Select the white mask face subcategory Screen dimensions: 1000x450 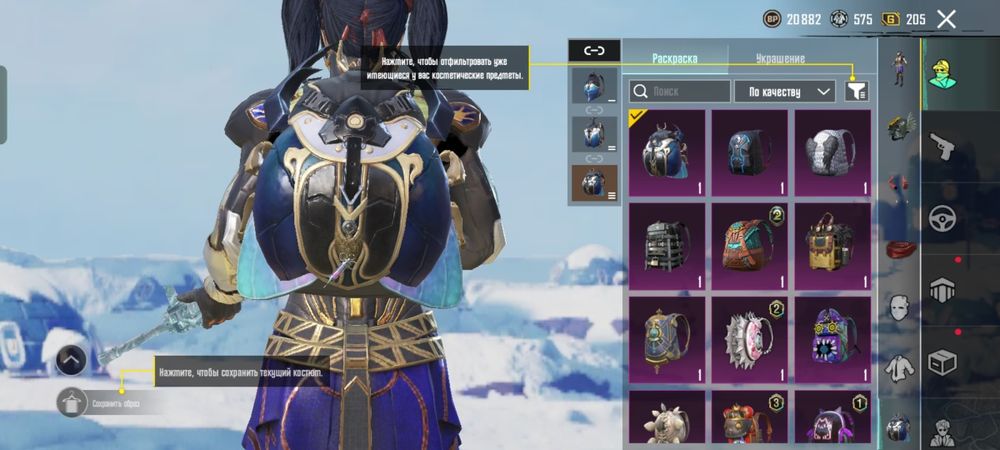(899, 306)
